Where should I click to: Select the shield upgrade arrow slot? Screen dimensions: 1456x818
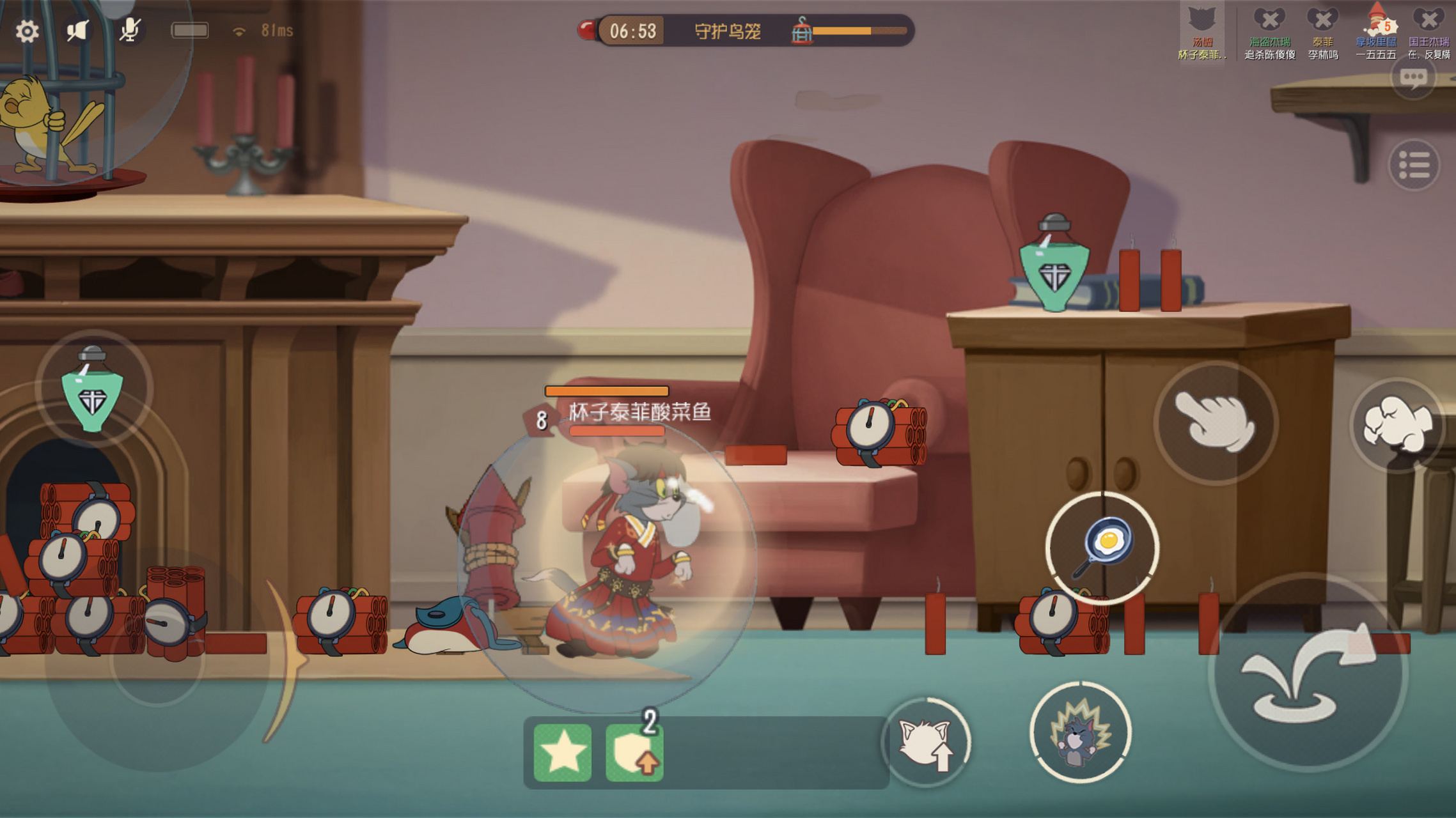pyautogui.click(x=634, y=753)
